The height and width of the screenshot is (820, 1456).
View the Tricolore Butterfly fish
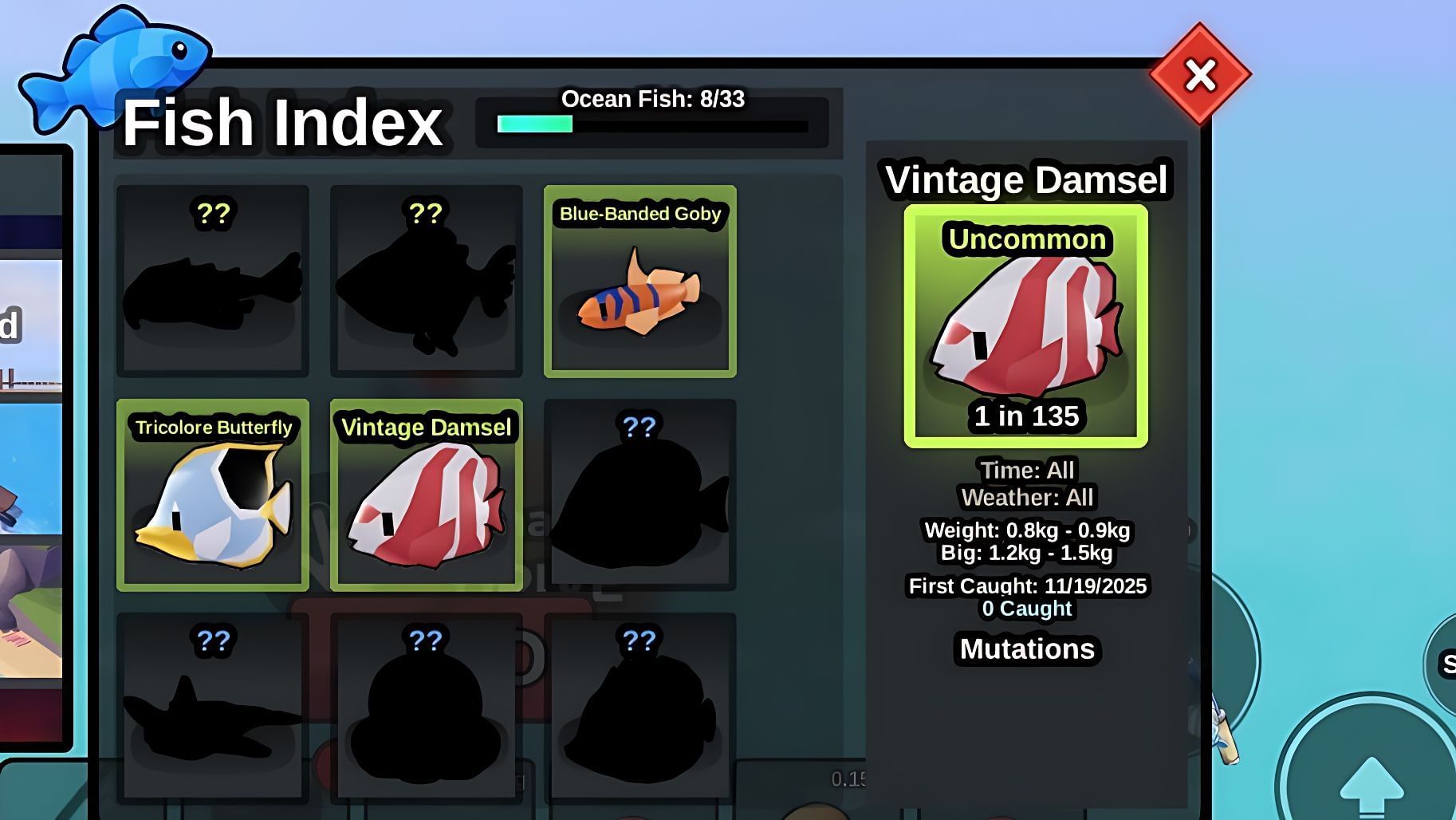click(x=212, y=495)
